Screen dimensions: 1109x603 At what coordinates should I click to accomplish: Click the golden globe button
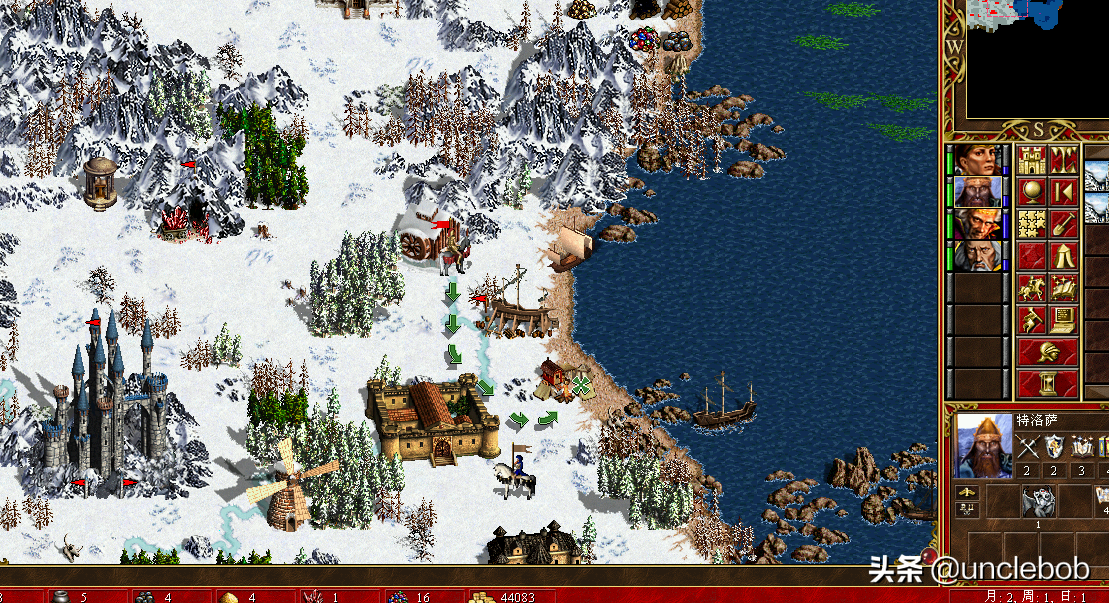[1032, 192]
